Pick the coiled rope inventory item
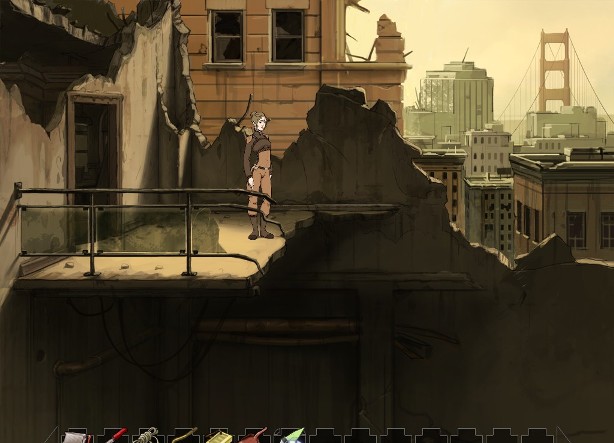 pyautogui.click(x=147, y=436)
